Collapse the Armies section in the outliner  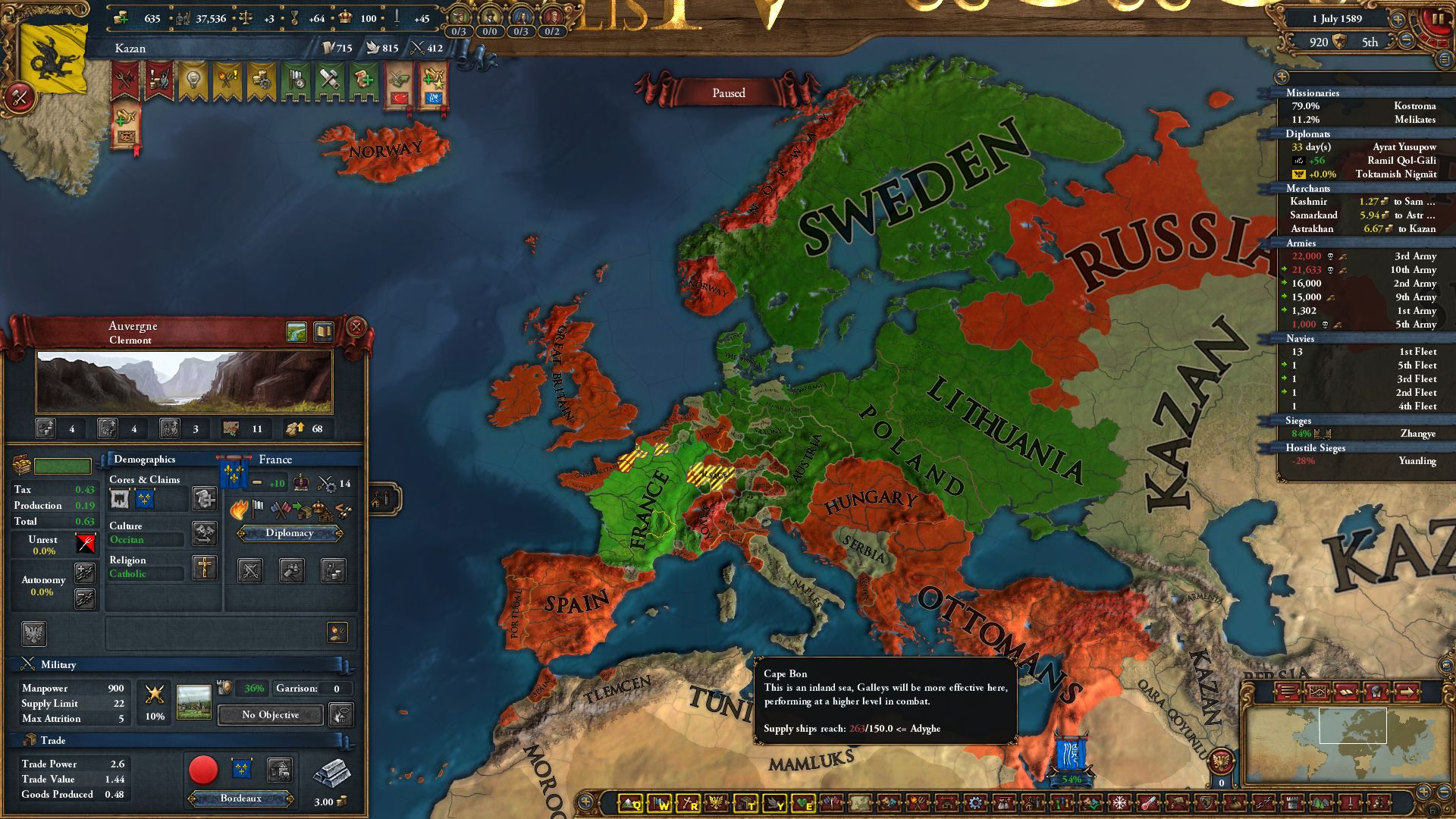pos(1301,243)
